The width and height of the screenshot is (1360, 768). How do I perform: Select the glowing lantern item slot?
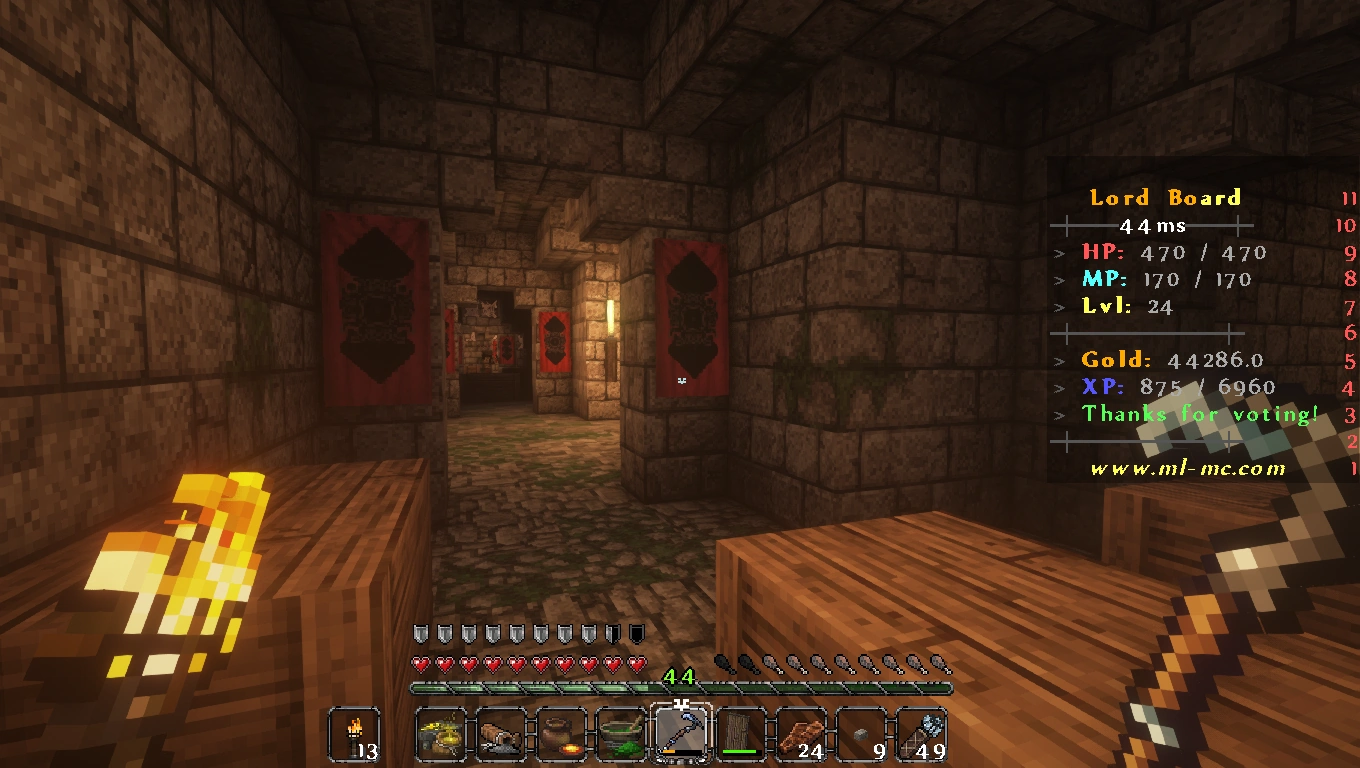[x=440, y=731]
